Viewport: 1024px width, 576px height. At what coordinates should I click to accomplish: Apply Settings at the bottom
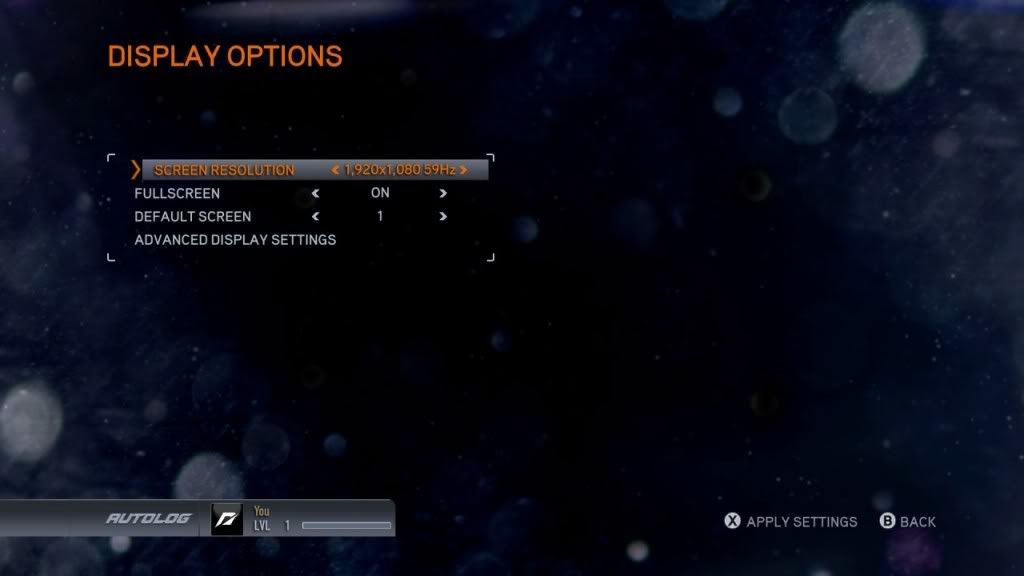[790, 521]
